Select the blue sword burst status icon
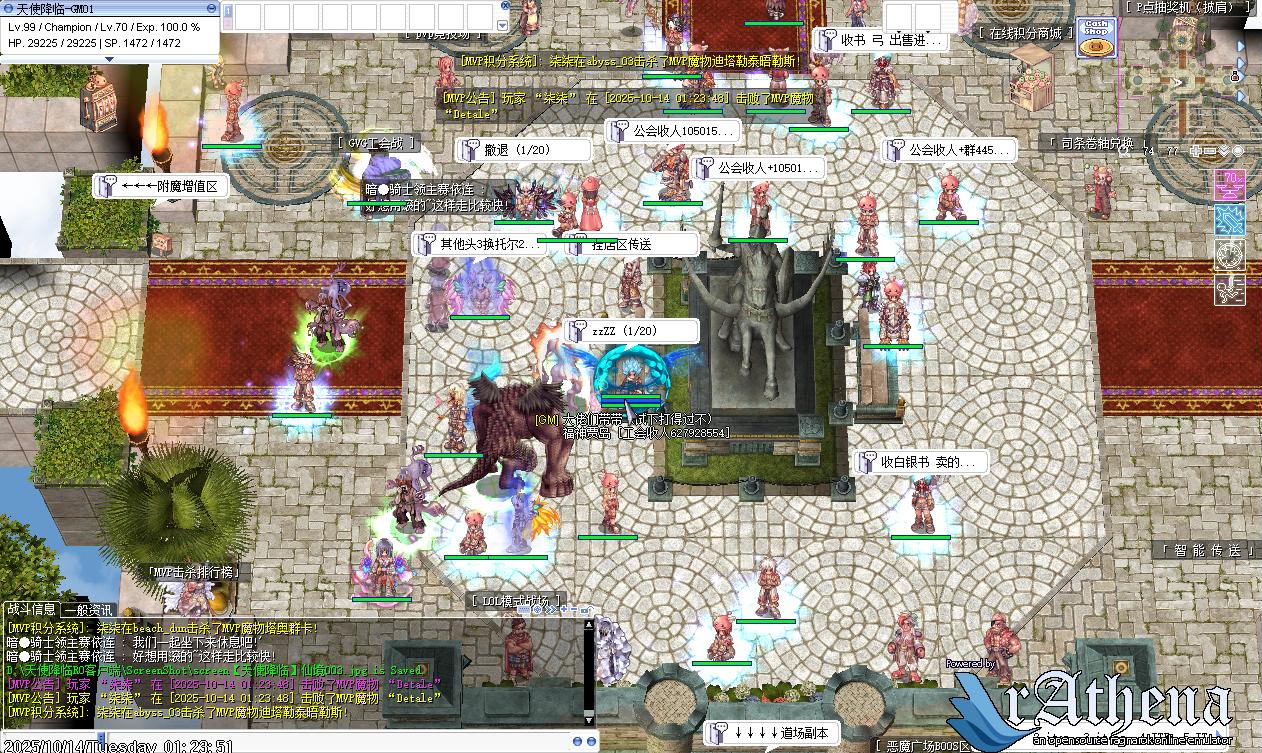The width and height of the screenshot is (1262, 753). [1229, 220]
